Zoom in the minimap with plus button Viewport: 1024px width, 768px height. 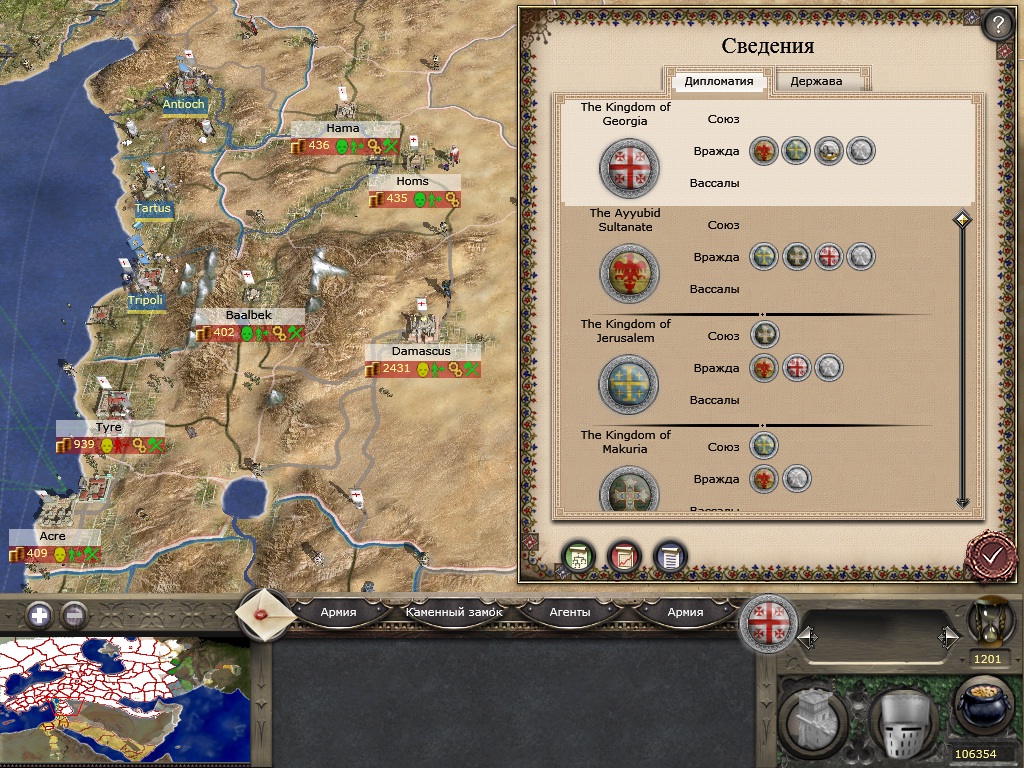tap(39, 615)
